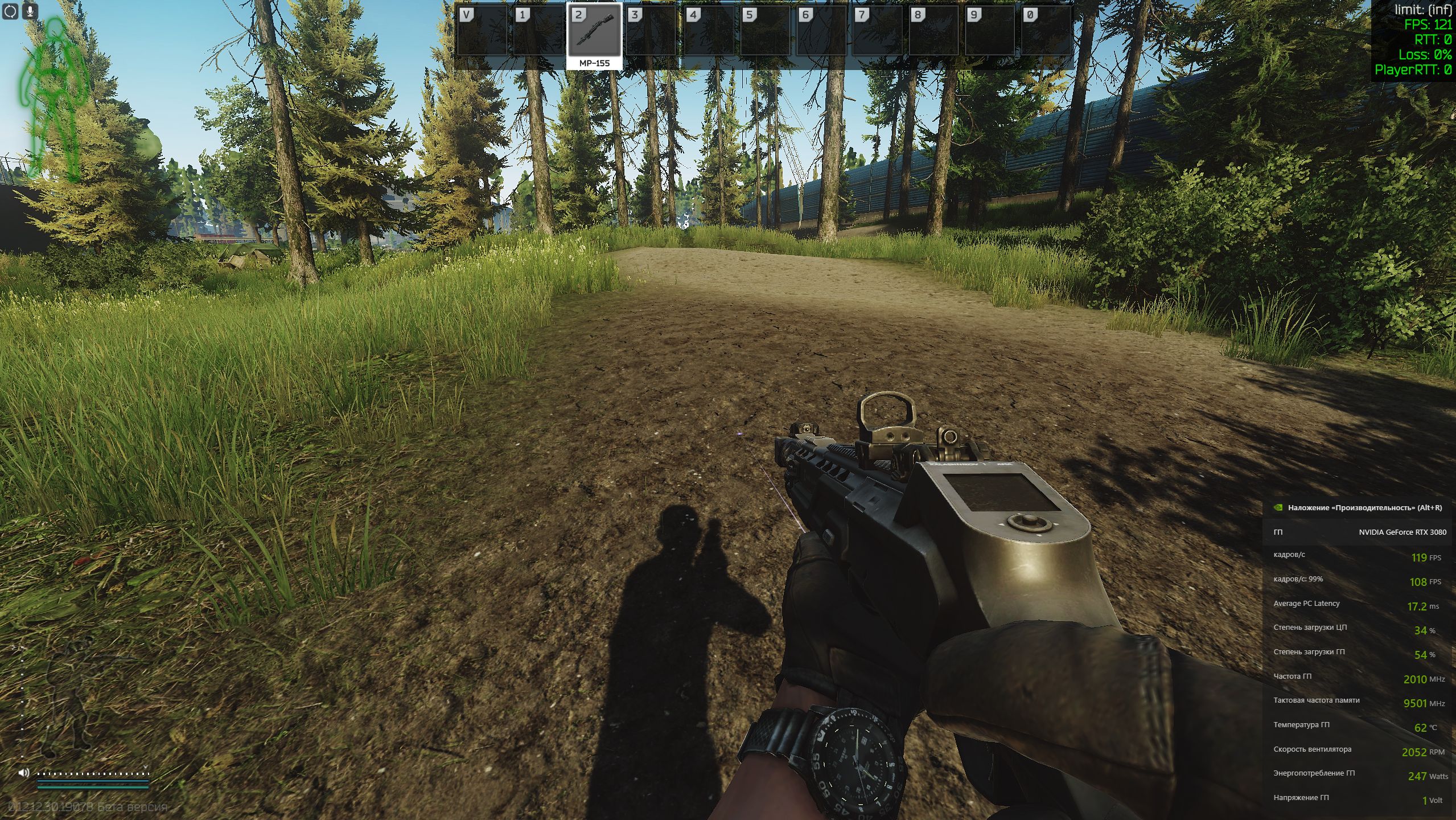Click the NVIDIA performance overlay header

coord(1358,507)
